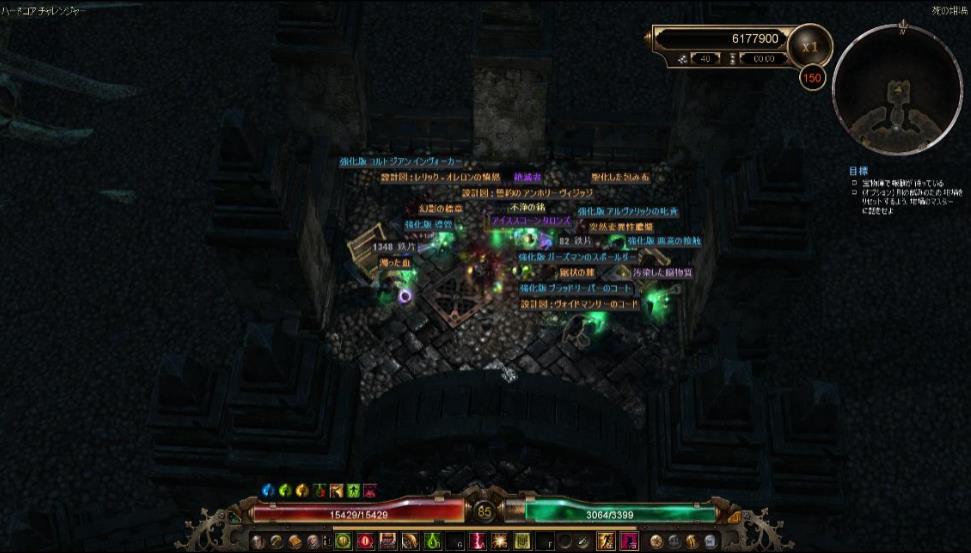Use the green ring skill icon

tap(343, 541)
